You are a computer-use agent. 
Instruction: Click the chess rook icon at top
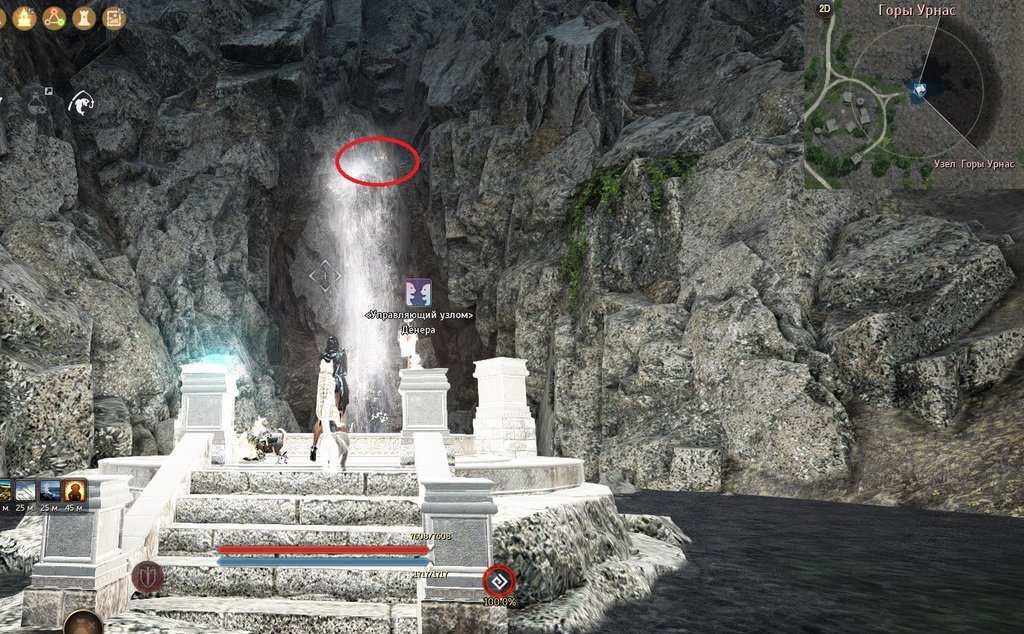[84, 16]
